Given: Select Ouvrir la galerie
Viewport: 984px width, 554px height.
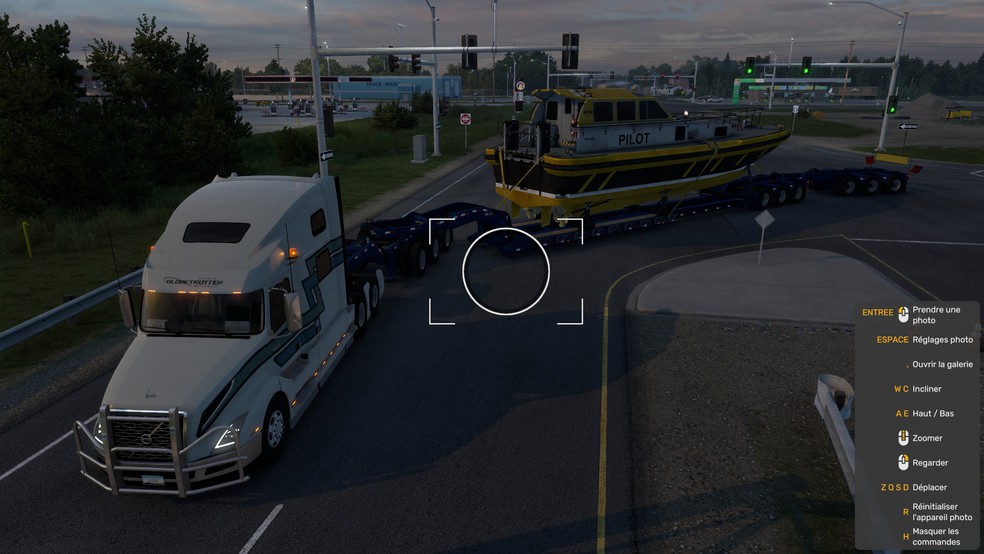Looking at the screenshot, I should point(942,365).
